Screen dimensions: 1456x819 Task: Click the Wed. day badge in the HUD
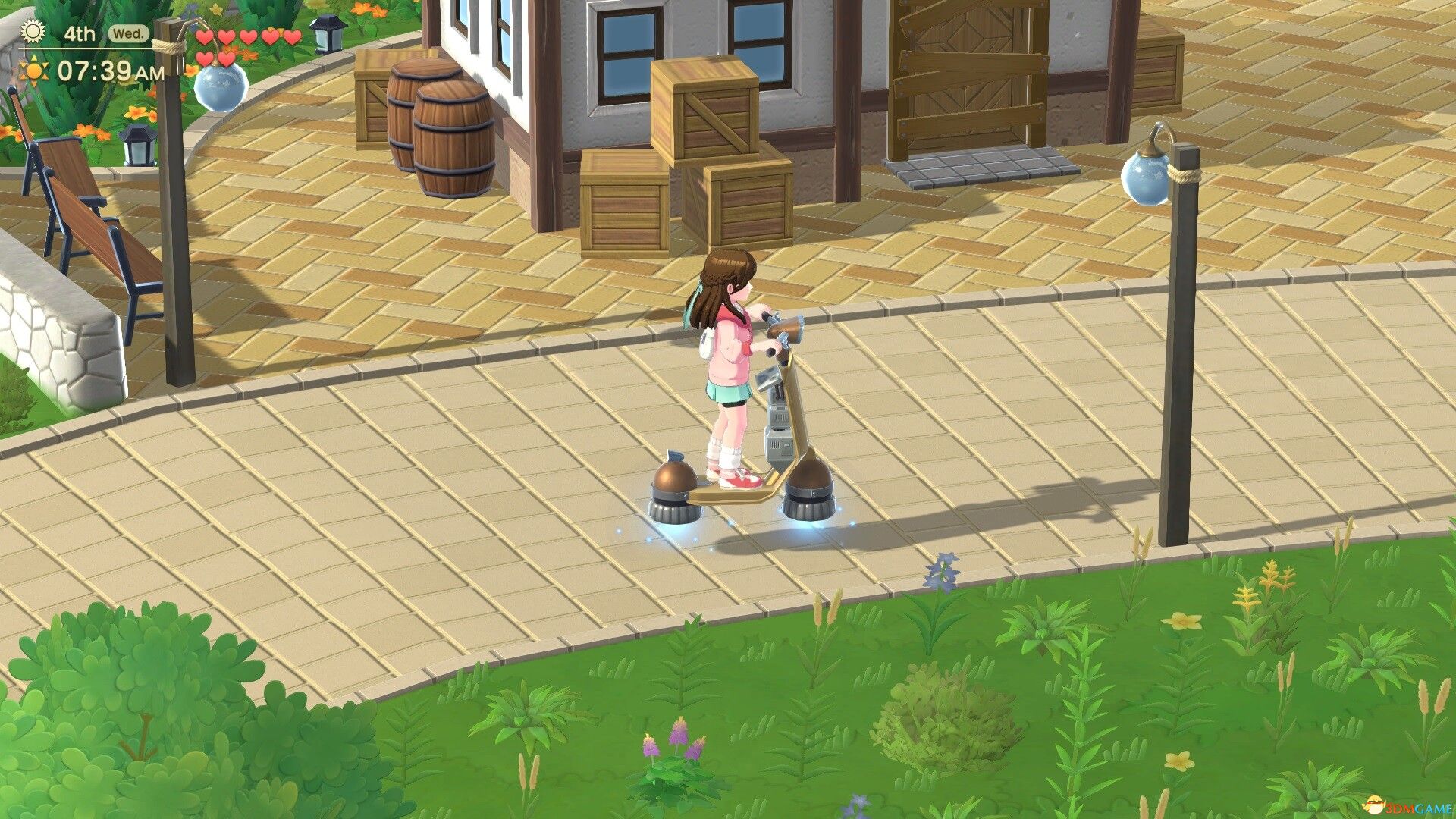[x=128, y=34]
